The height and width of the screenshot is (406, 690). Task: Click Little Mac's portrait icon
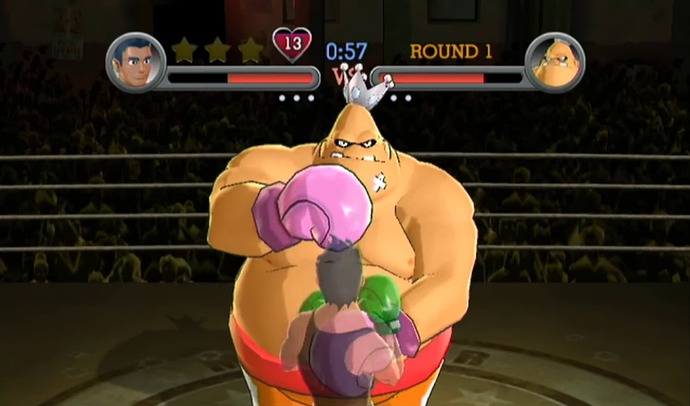[x=135, y=62]
